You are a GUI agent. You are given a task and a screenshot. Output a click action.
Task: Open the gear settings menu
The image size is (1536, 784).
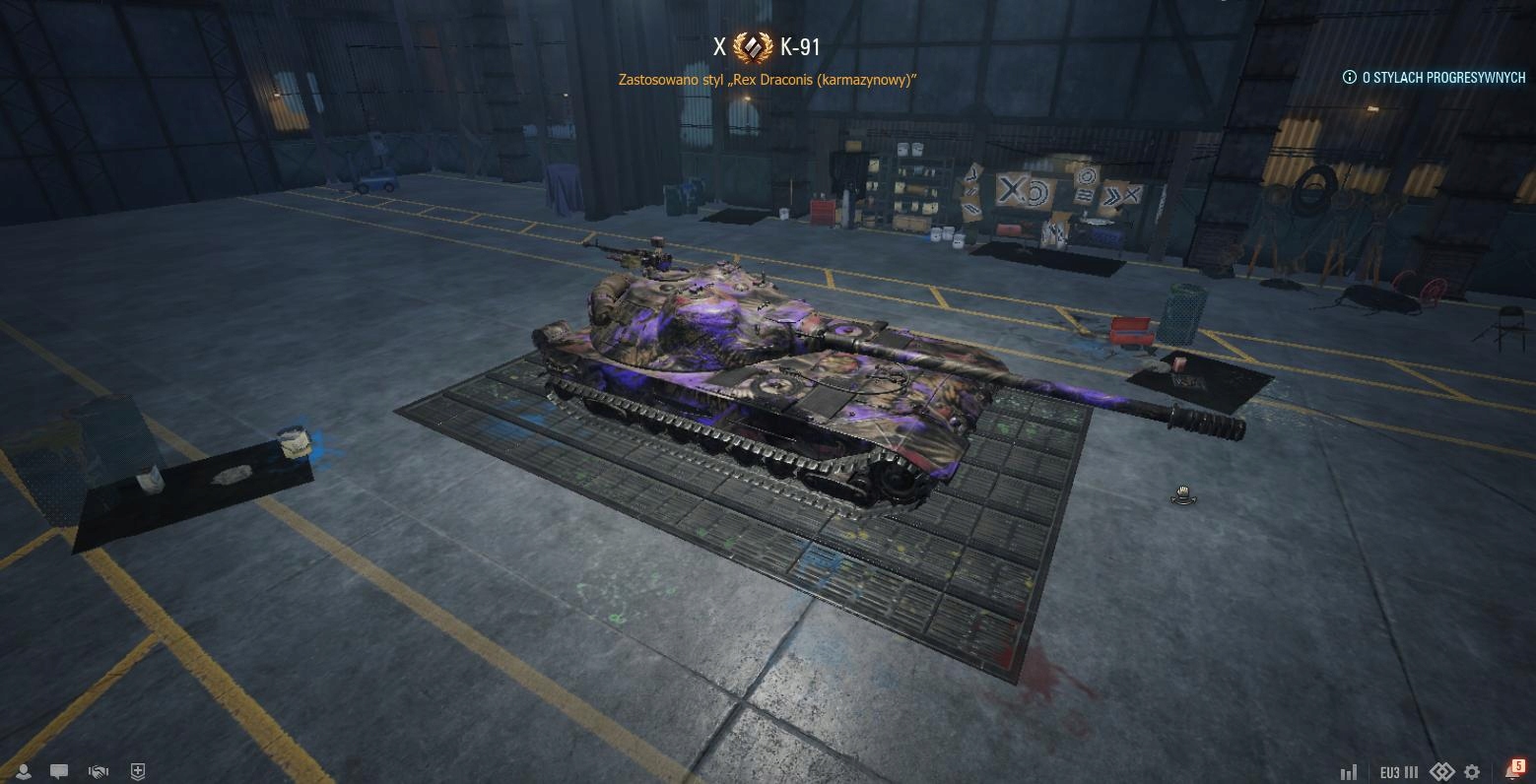(1472, 772)
